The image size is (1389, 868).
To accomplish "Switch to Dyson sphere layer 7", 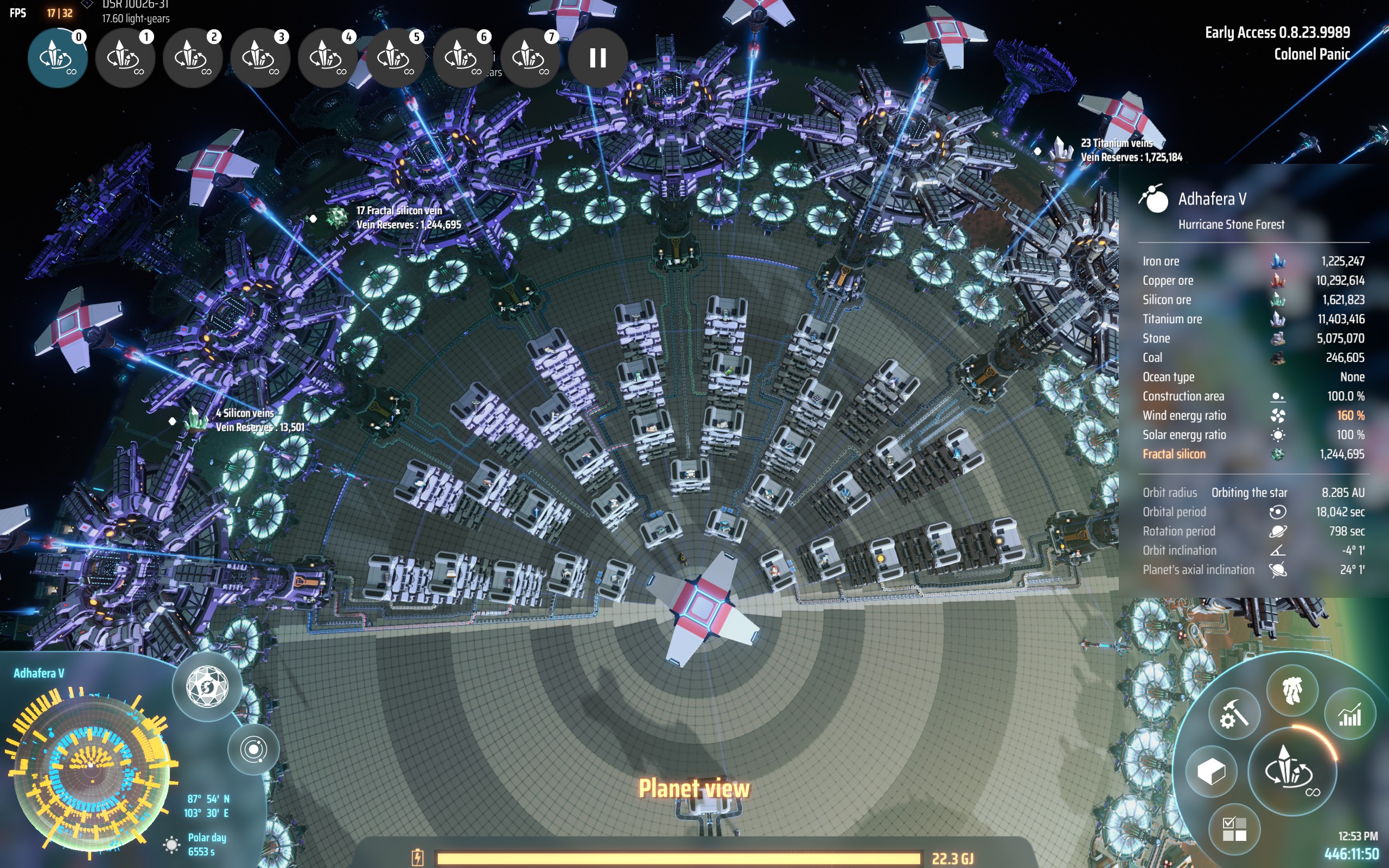I will point(531,59).
